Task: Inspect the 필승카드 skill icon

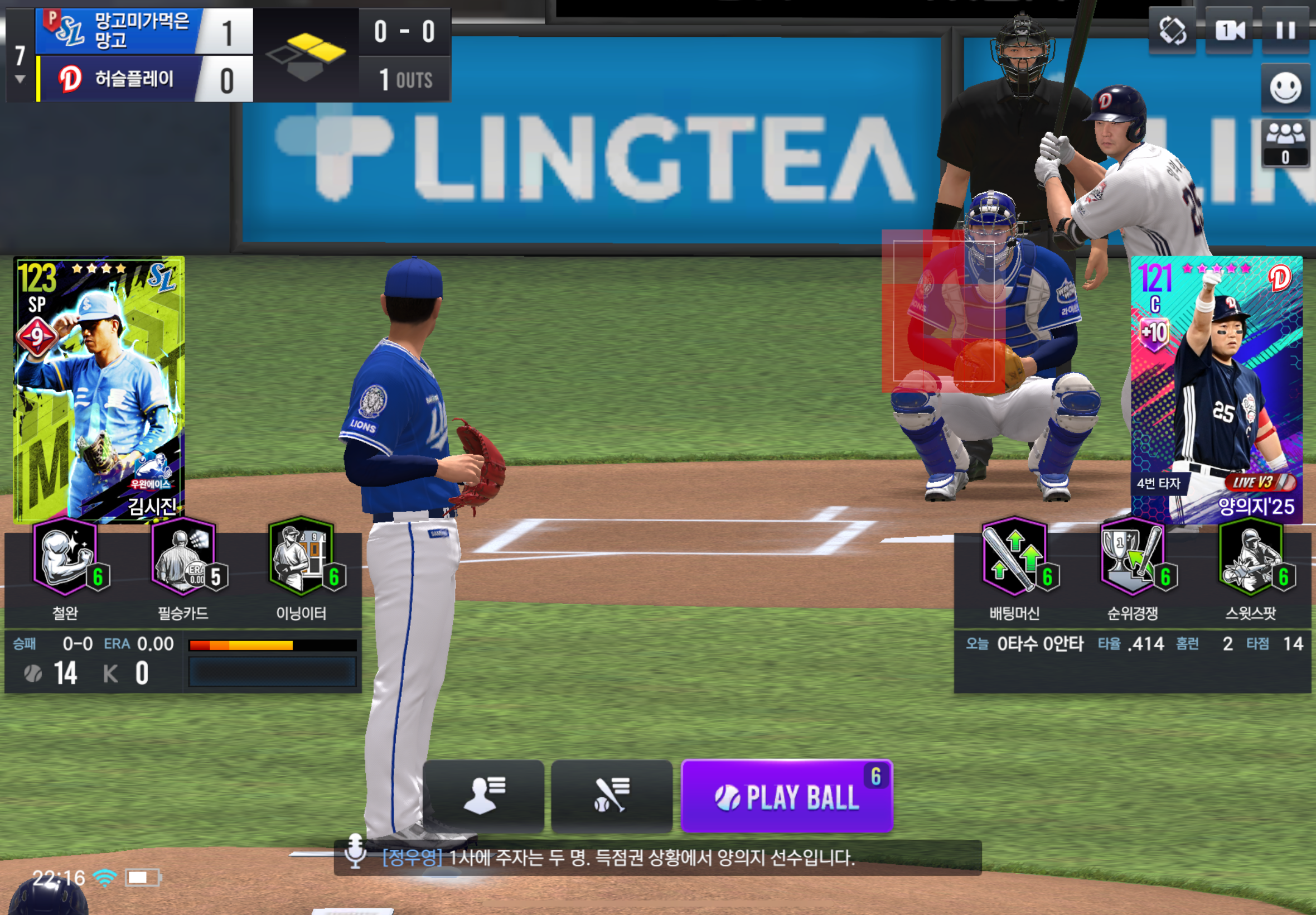Action: [184, 557]
